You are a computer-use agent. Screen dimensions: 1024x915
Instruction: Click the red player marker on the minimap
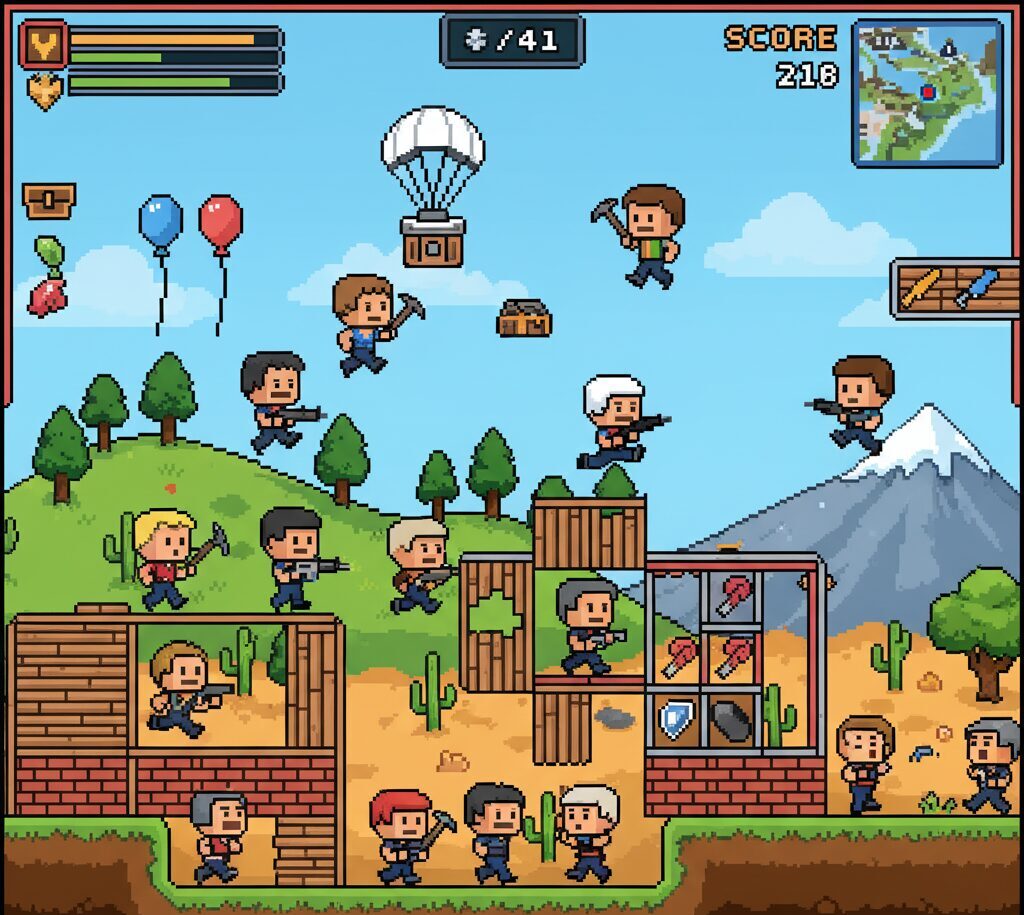pyautogui.click(x=928, y=92)
